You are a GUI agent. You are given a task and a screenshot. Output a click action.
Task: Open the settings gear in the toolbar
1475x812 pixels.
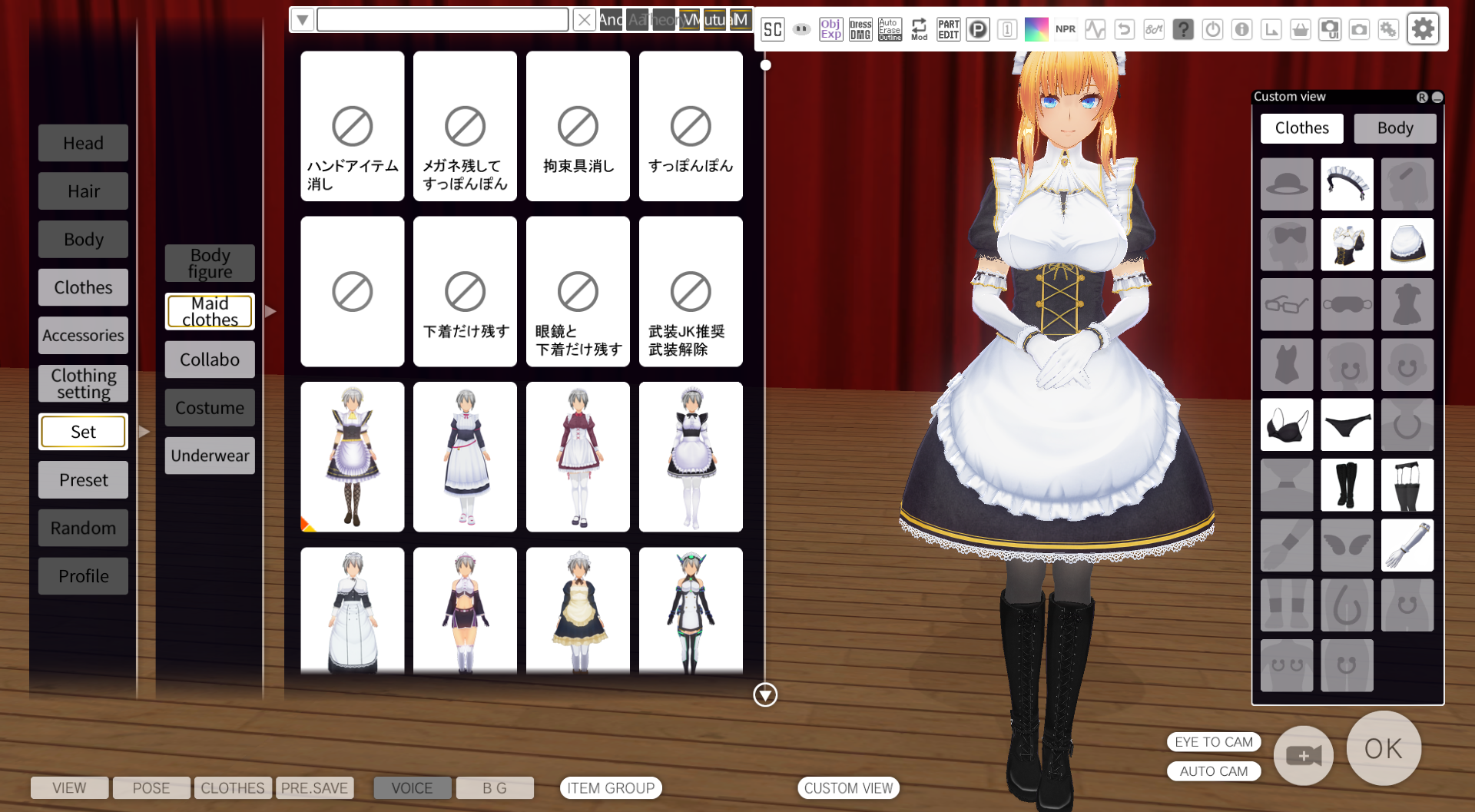1423,28
